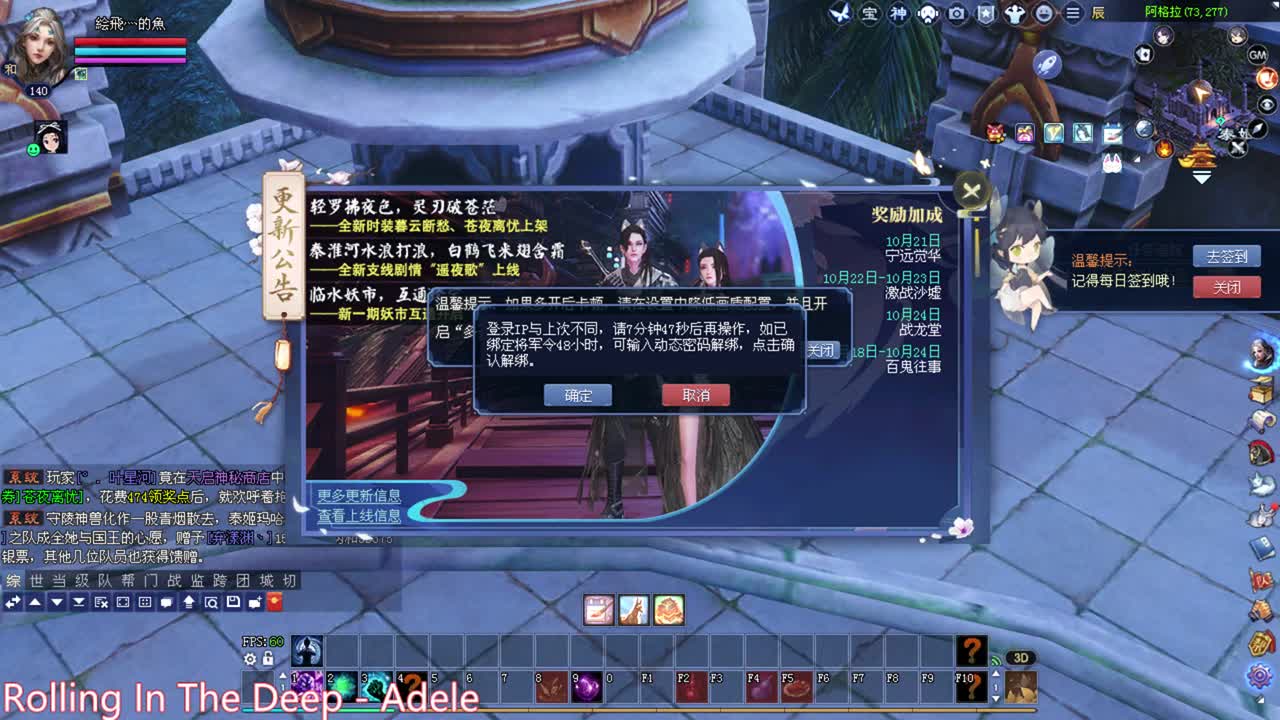Save chat log using the disk icon
The image size is (1280, 720).
click(233, 603)
